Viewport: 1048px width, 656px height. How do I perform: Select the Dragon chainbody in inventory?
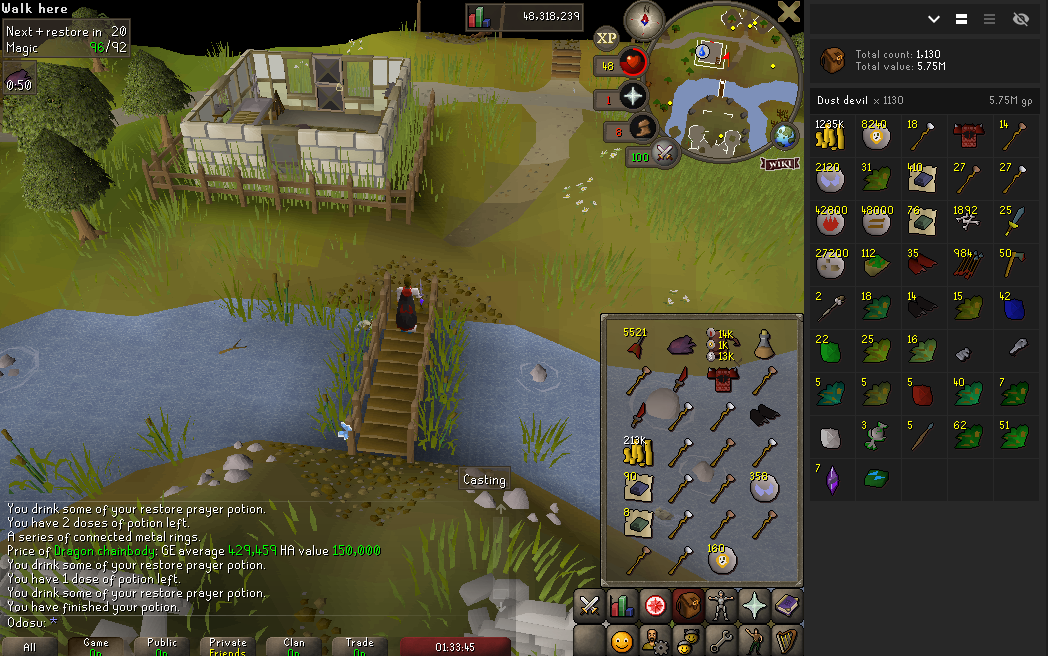(720, 379)
